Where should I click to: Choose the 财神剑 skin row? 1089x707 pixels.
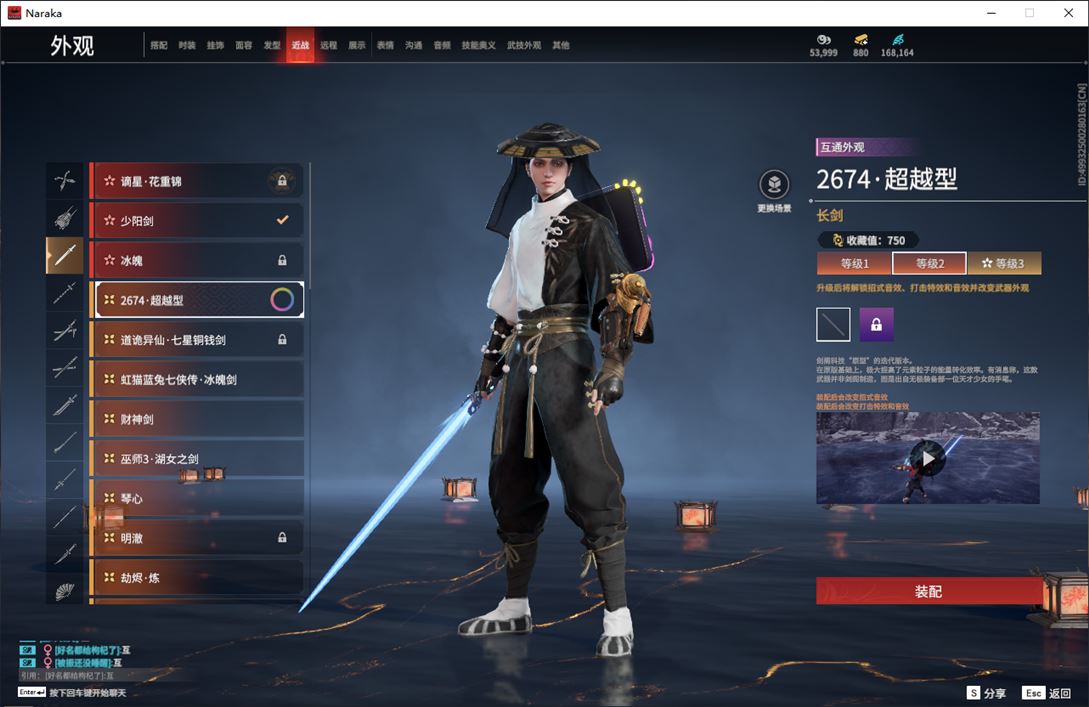198,419
